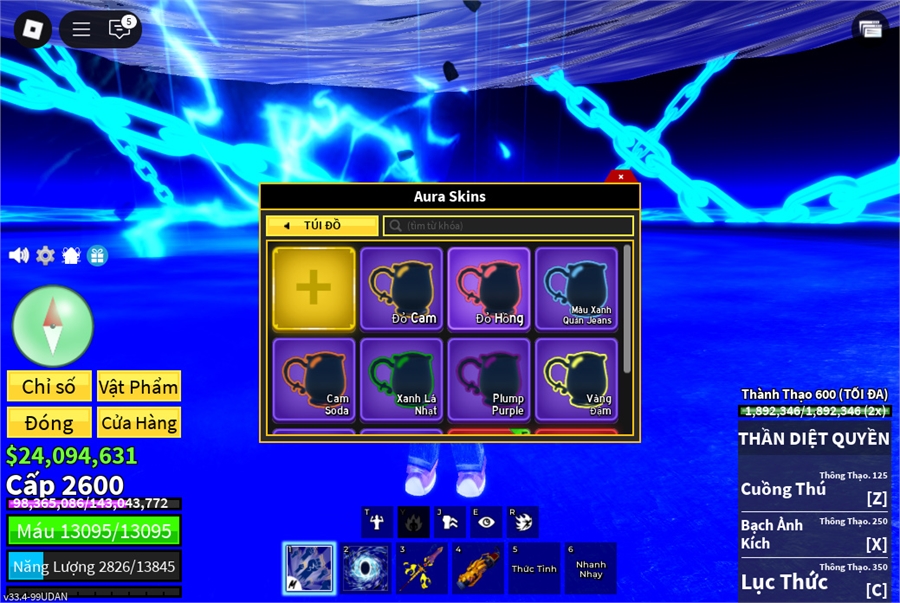This screenshot has height=603, width=900.
Task: Select the black hole hotbar slot
Action: (x=366, y=568)
